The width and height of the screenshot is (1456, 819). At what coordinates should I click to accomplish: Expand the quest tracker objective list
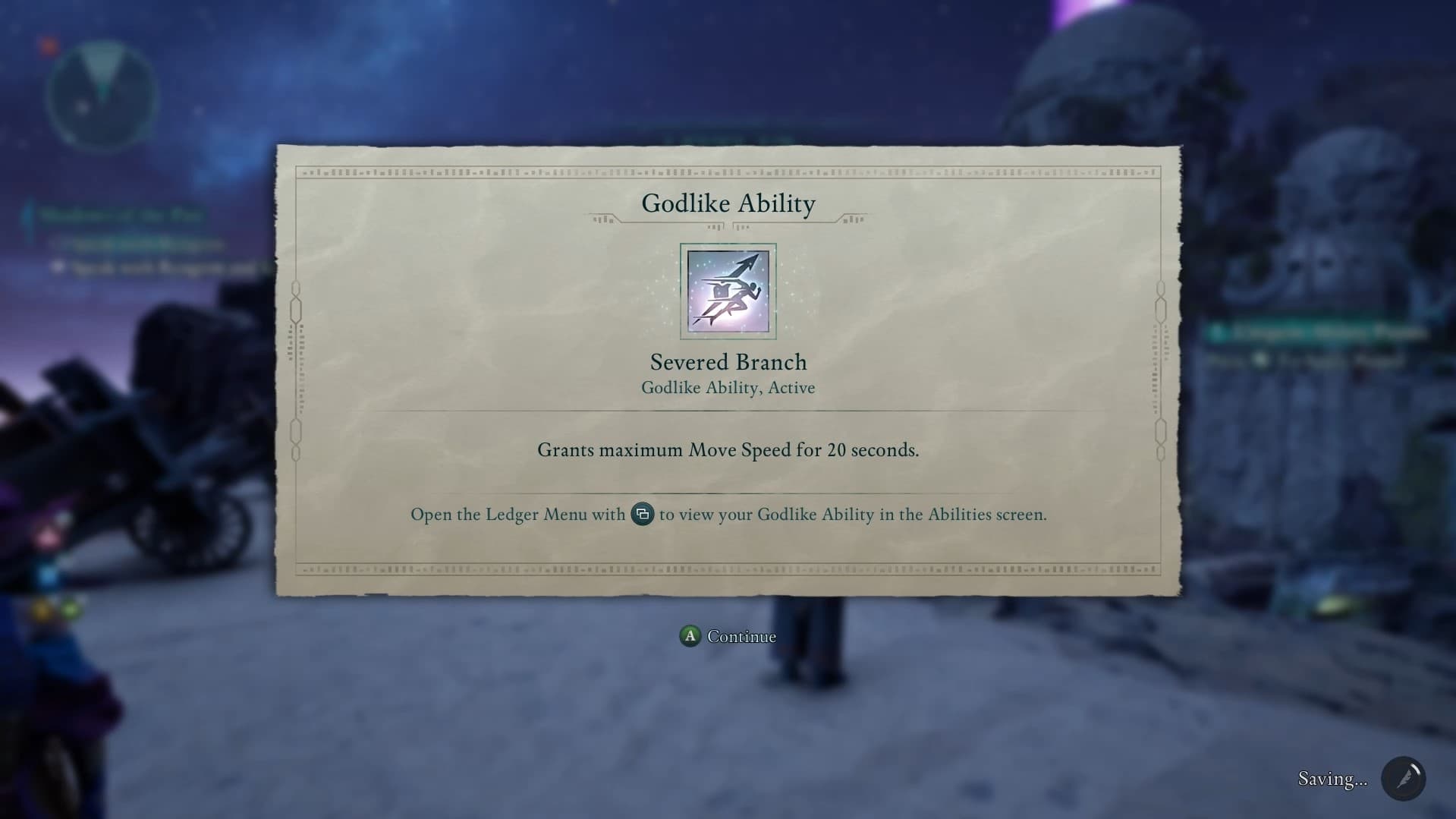(124, 215)
